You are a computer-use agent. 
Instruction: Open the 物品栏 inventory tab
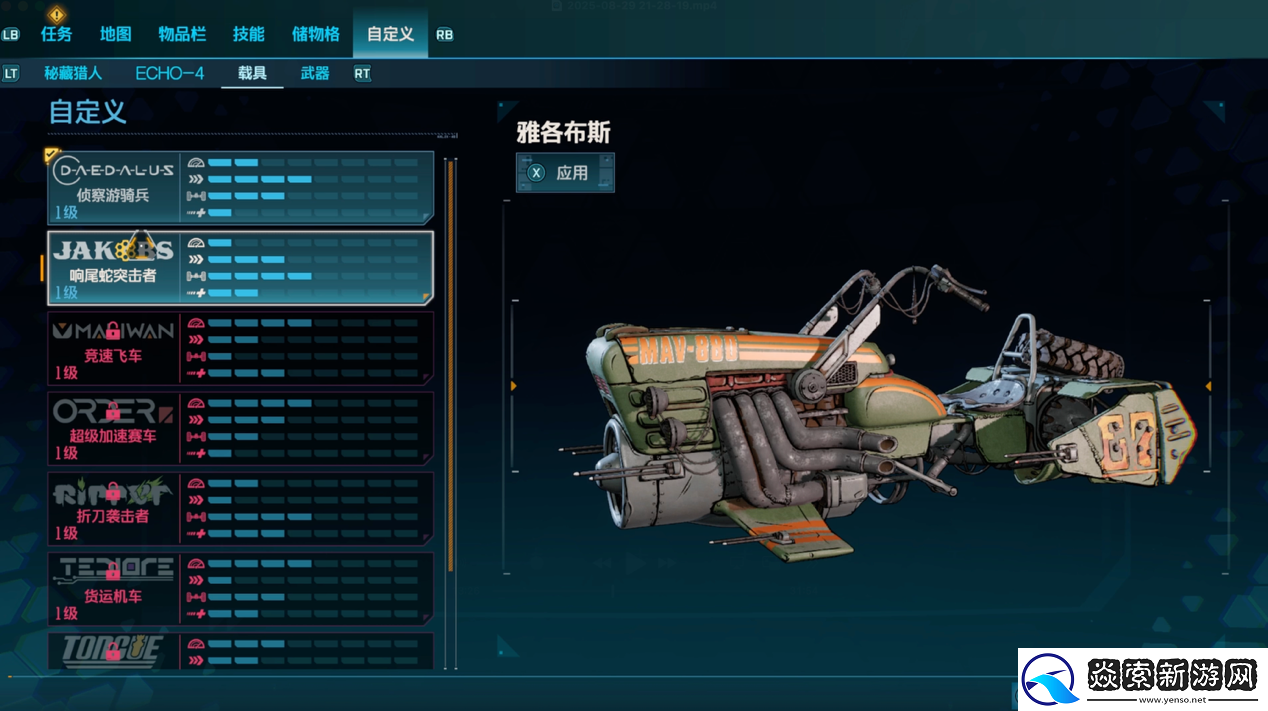[x=182, y=34]
